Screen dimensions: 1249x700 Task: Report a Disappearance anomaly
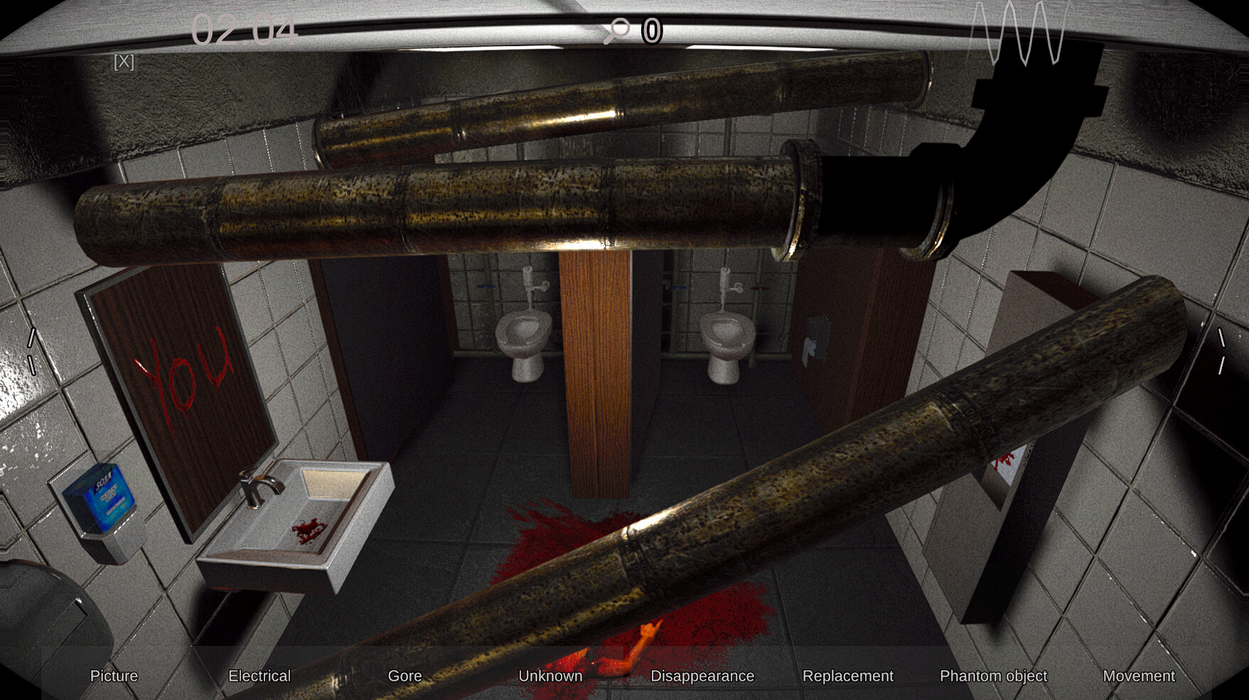pyautogui.click(x=702, y=676)
